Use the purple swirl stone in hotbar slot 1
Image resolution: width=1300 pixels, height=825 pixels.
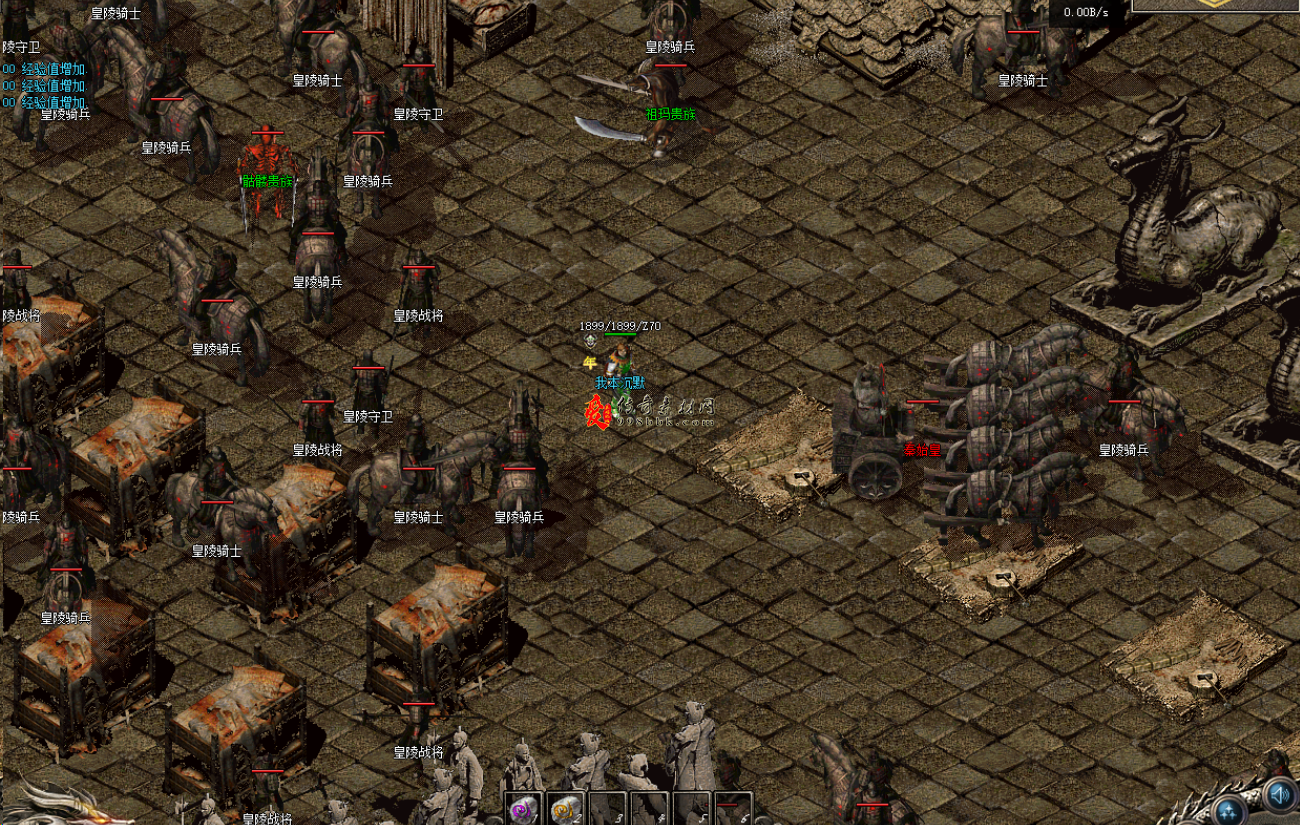coord(522,809)
